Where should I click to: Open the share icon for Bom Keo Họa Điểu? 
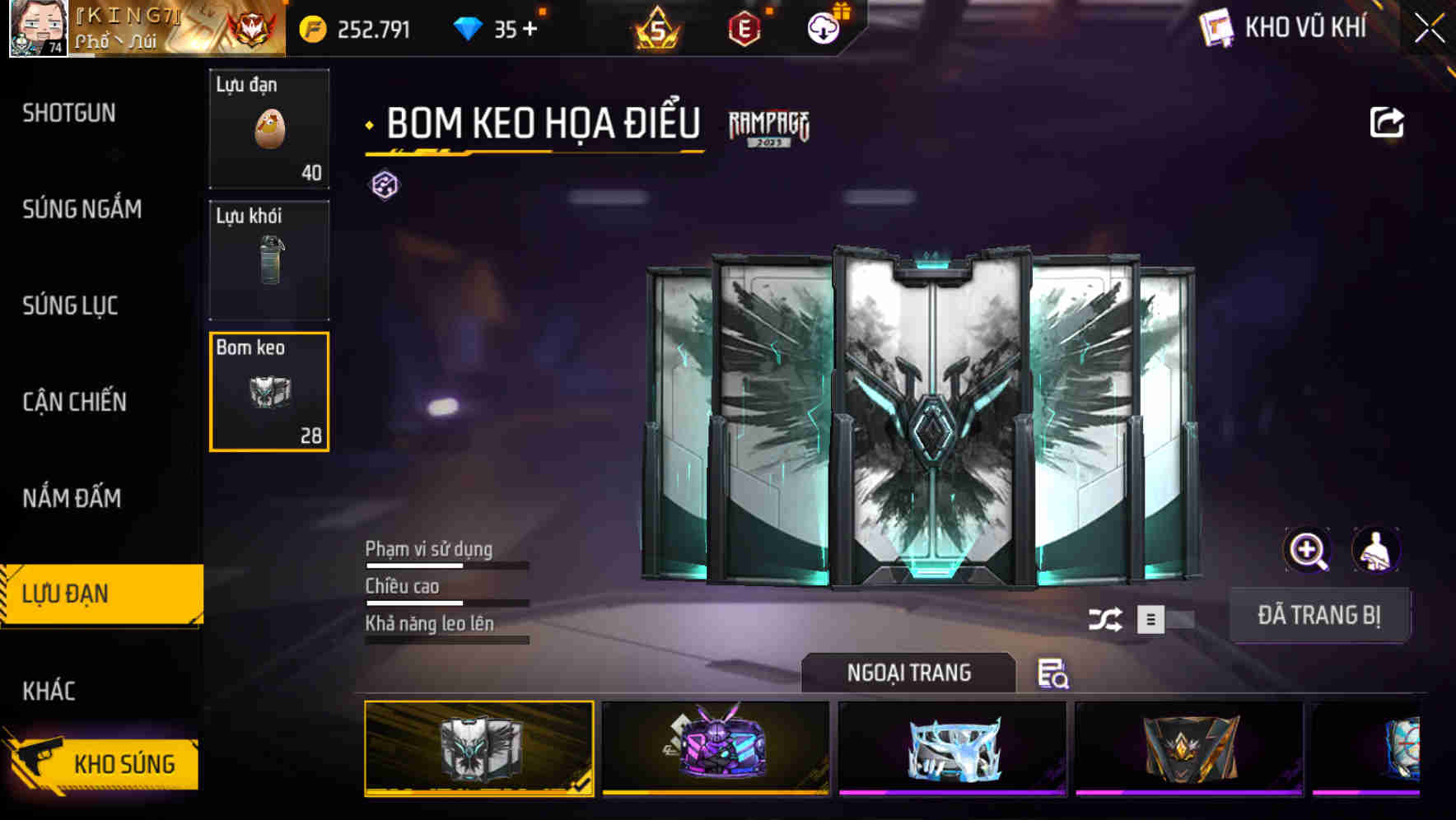tap(1387, 120)
